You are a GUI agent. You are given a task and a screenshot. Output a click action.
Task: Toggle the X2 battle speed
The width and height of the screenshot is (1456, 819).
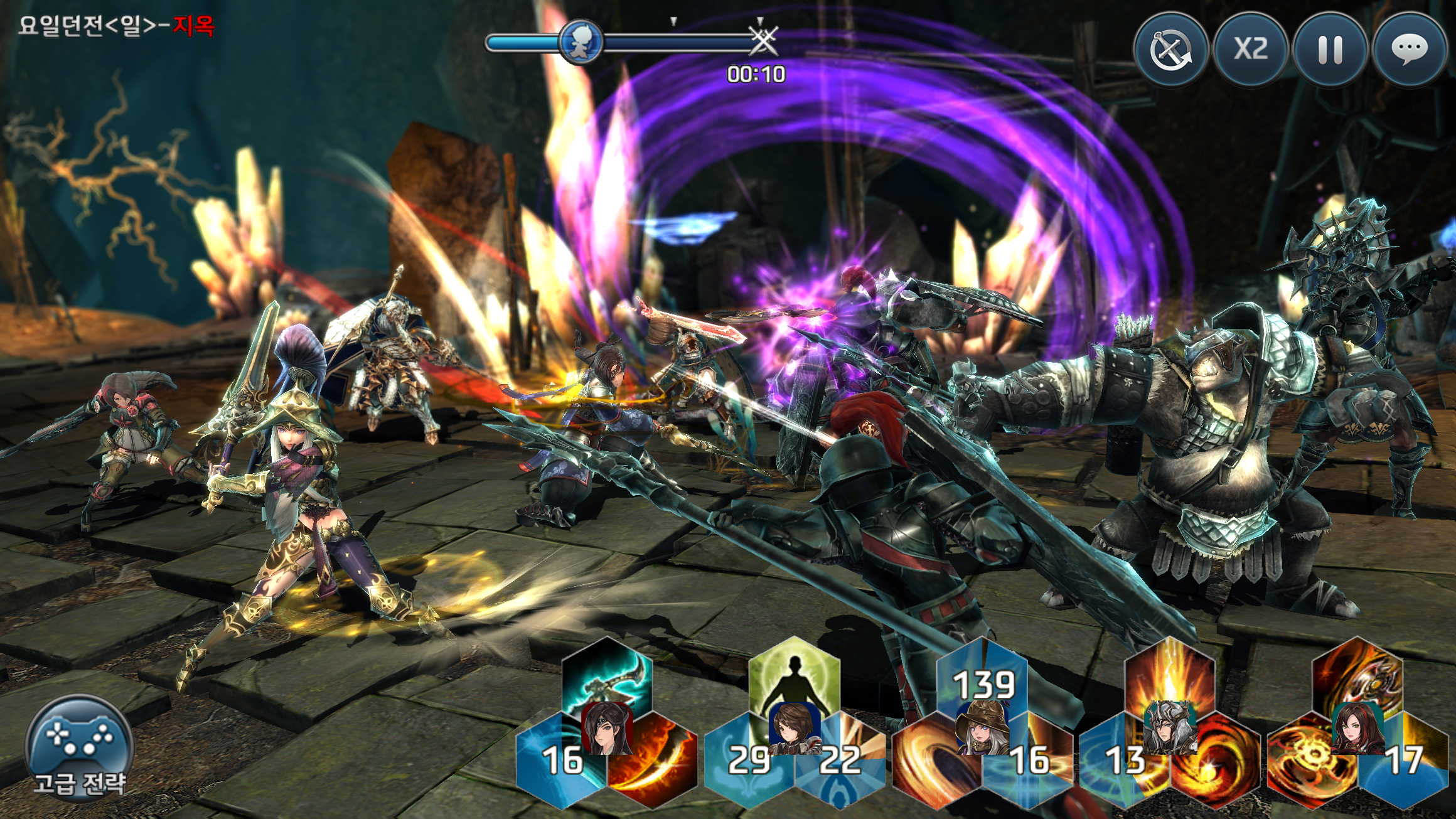[x=1251, y=50]
